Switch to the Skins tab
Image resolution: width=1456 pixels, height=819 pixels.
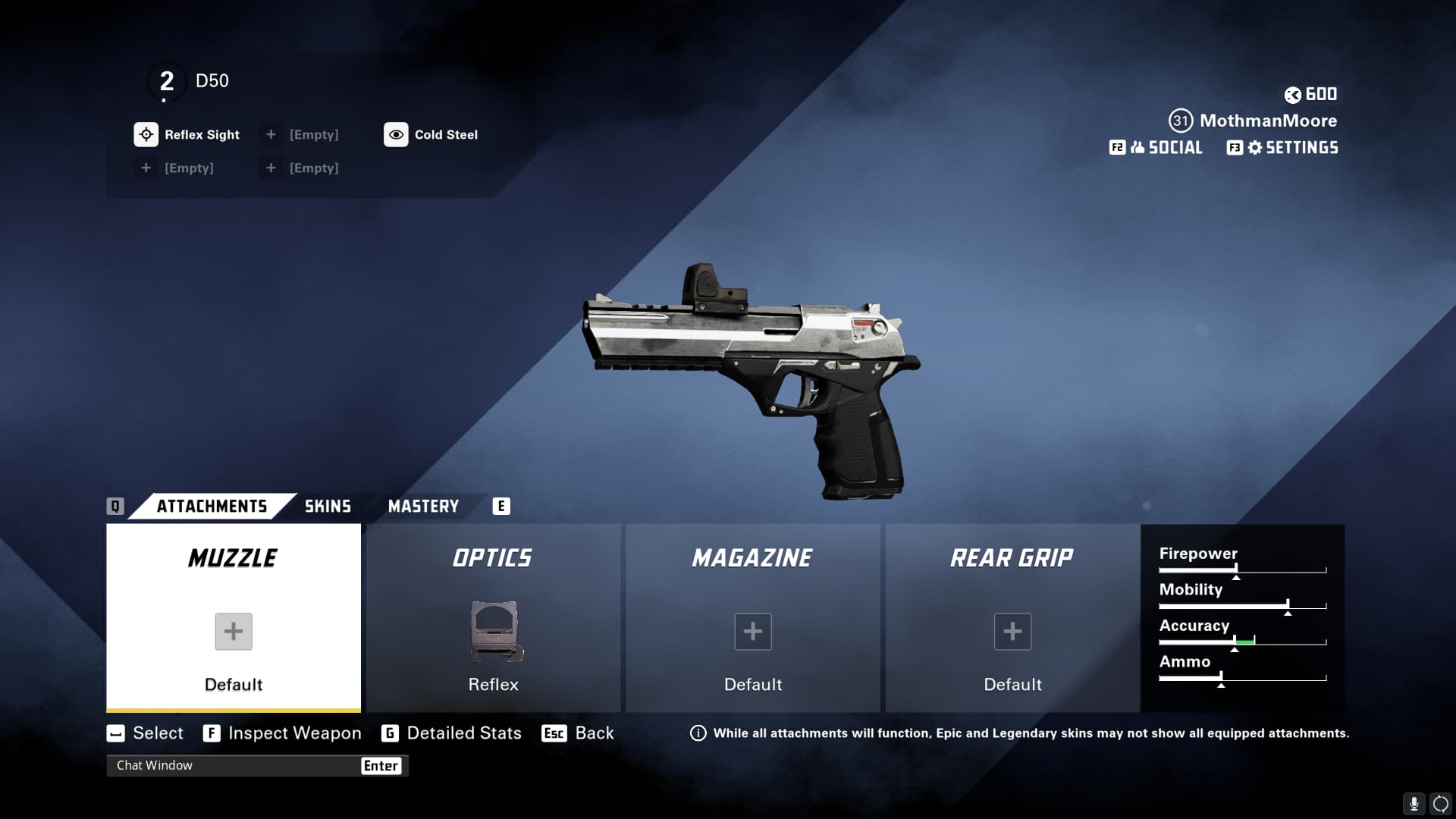(328, 507)
